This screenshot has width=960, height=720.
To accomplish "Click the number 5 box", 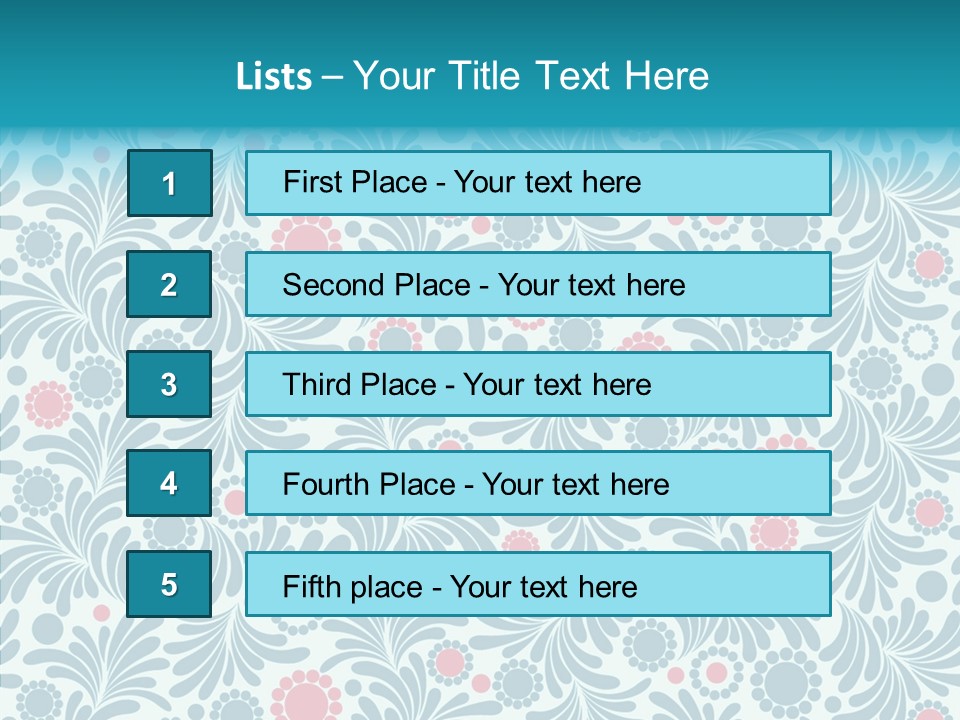I will click(x=169, y=584).
